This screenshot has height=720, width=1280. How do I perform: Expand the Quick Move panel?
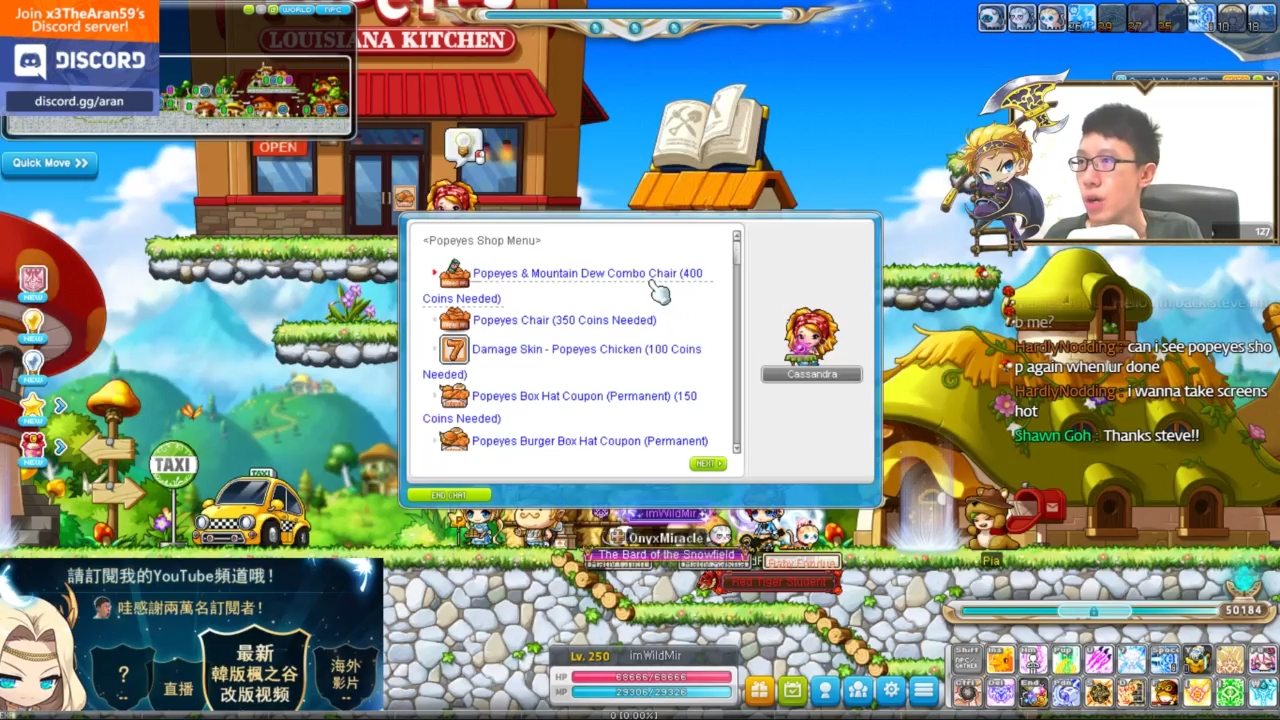click(49, 163)
